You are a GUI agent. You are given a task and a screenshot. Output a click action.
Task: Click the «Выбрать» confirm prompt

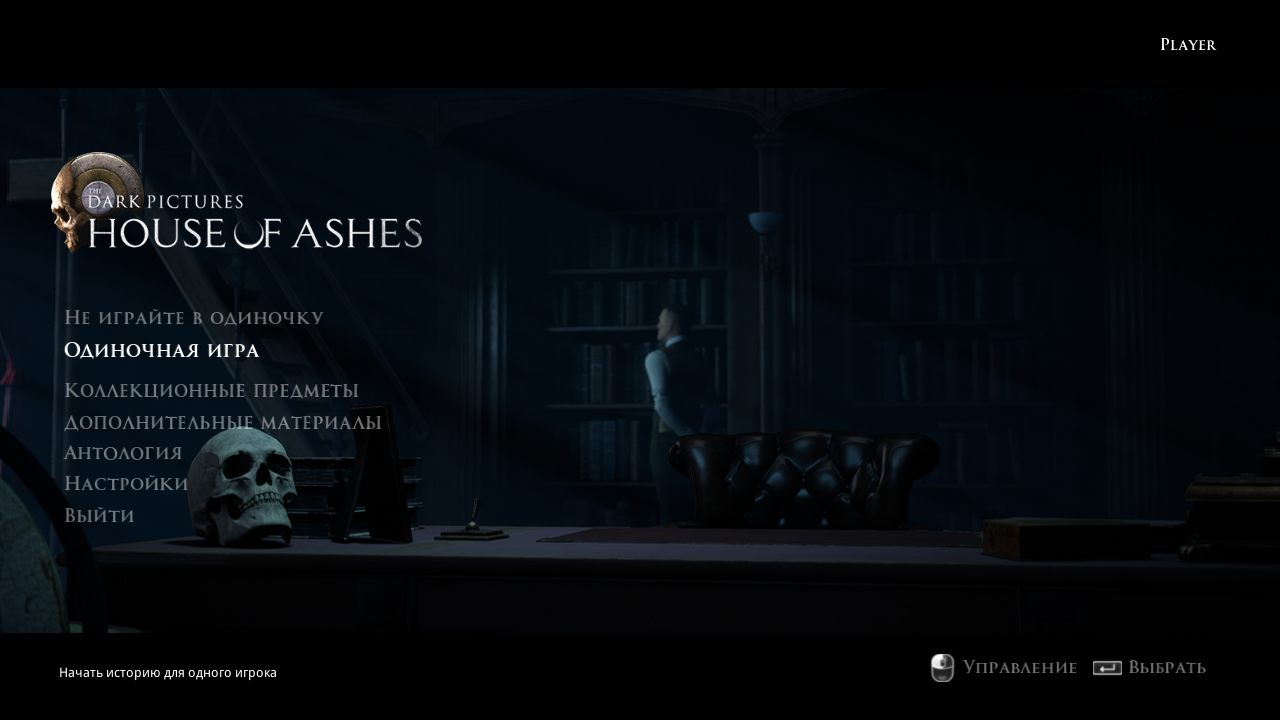tap(1168, 668)
